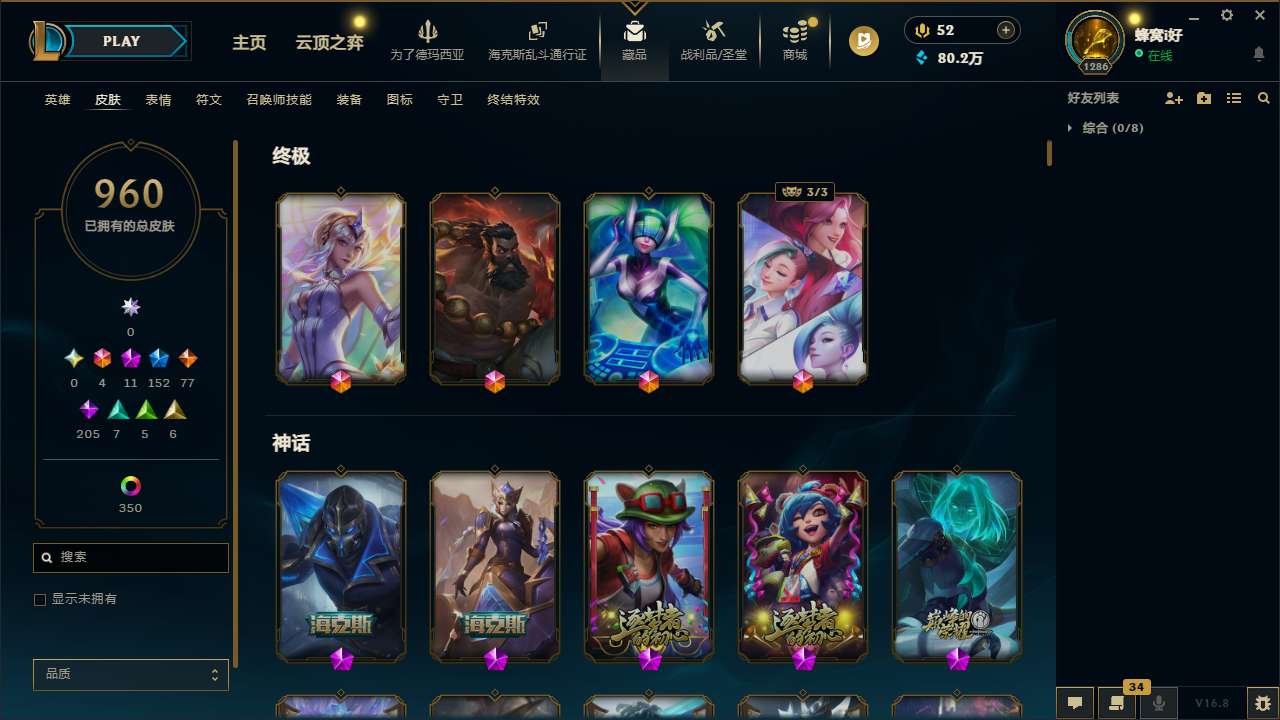Click the add friend icon
This screenshot has width=1280, height=720.
[x=1172, y=98]
